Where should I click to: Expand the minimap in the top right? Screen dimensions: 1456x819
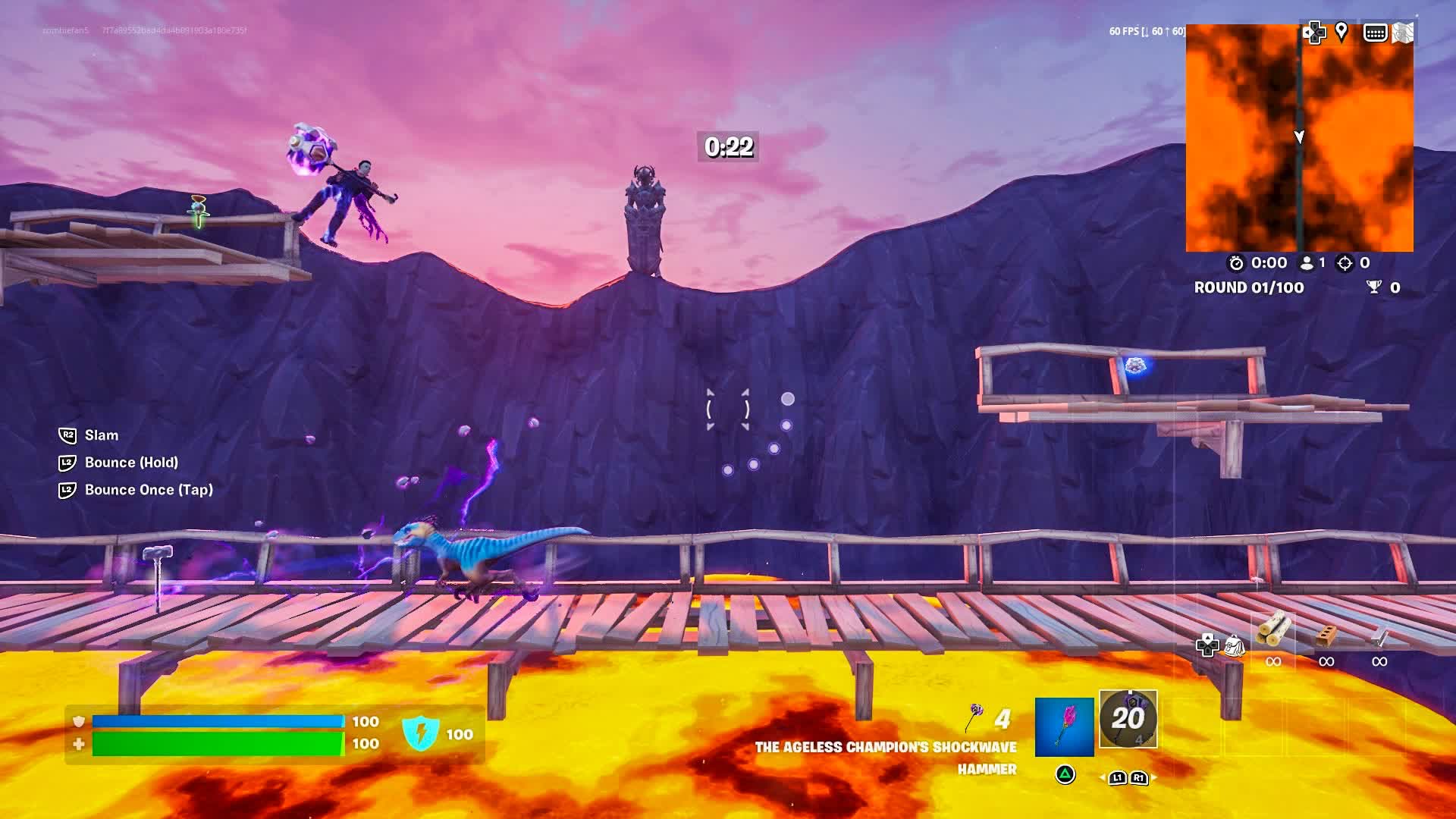click(x=1299, y=138)
